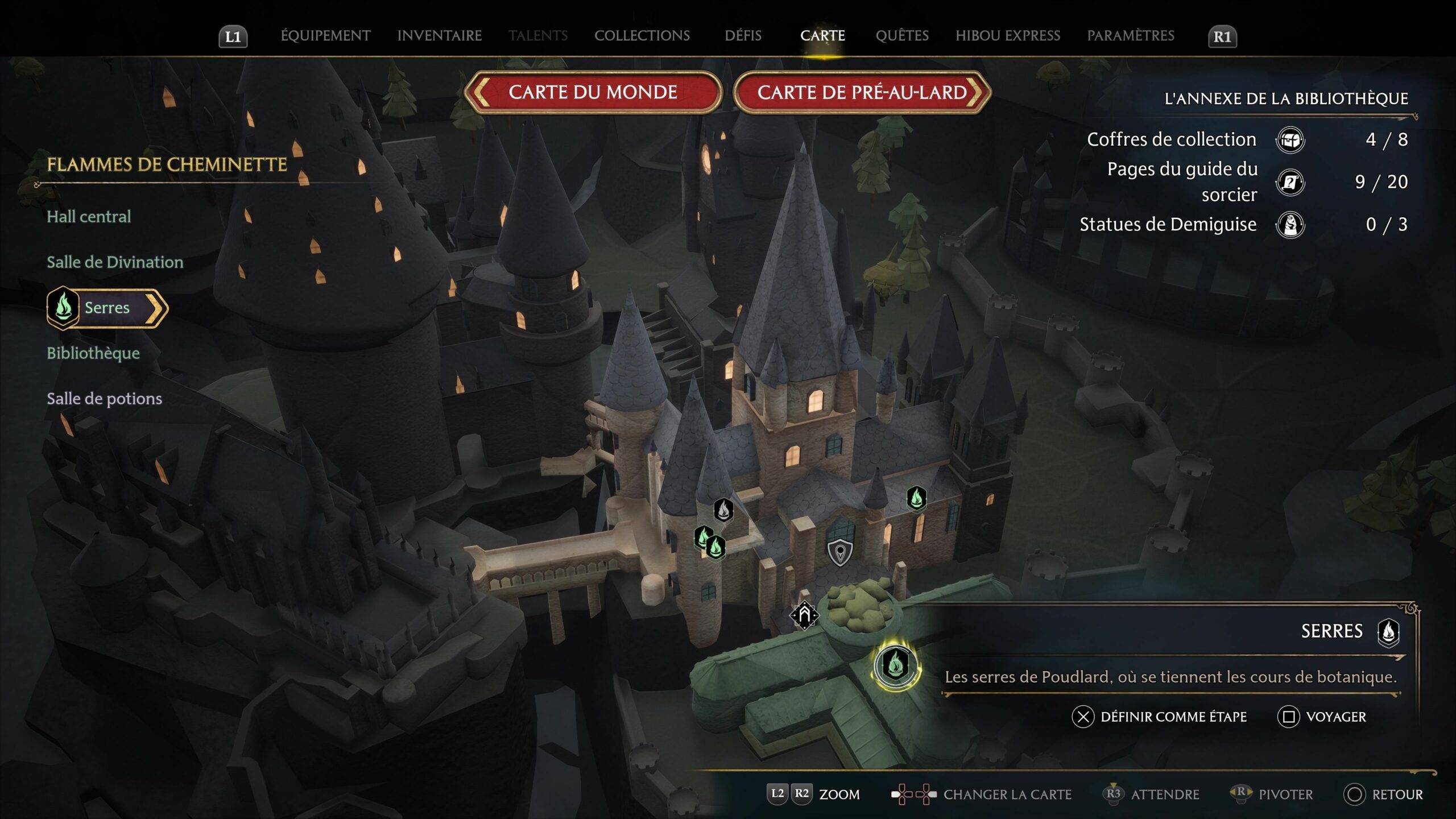Select Hall central Floo flame
The height and width of the screenshot is (819, 1456).
[89, 217]
